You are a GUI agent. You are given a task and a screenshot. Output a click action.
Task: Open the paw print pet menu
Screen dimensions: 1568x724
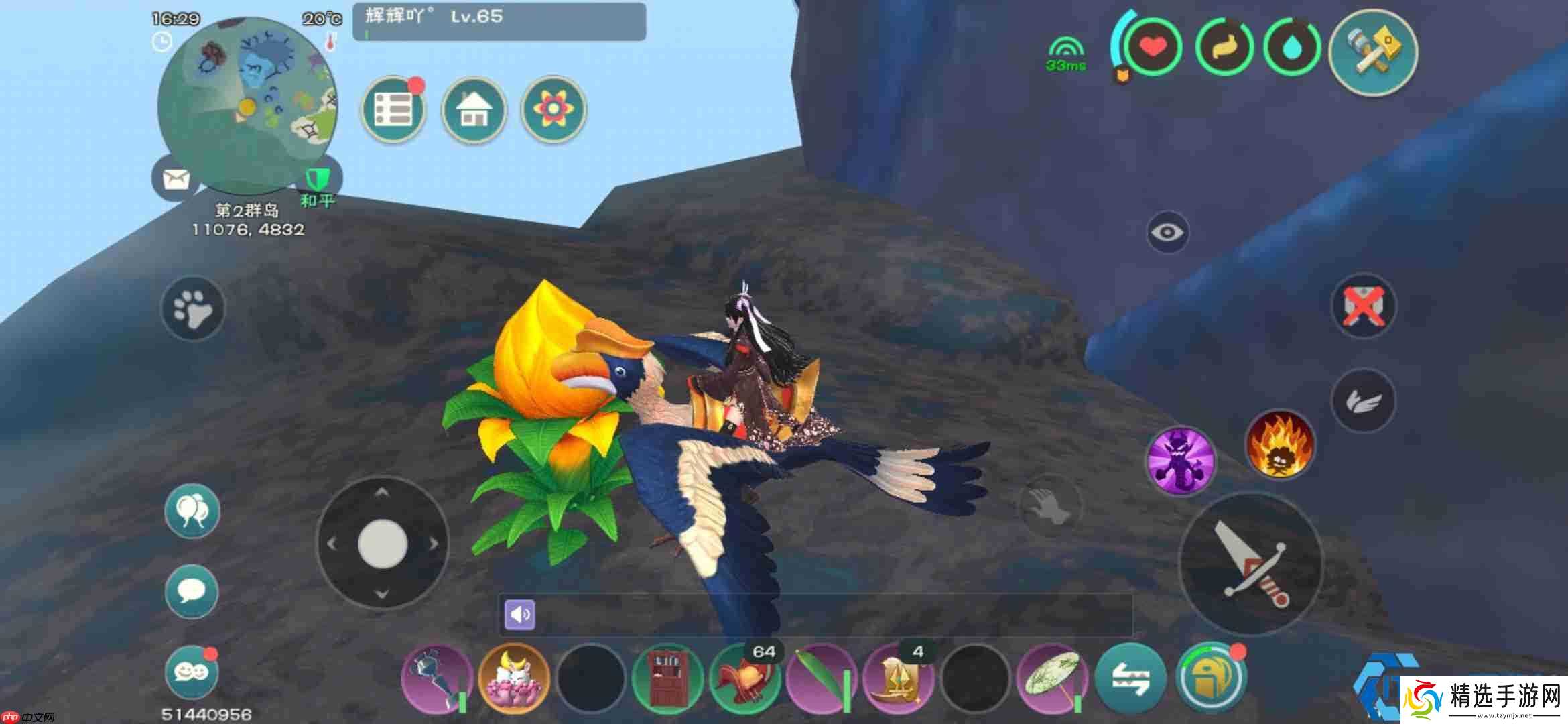pyautogui.click(x=193, y=309)
